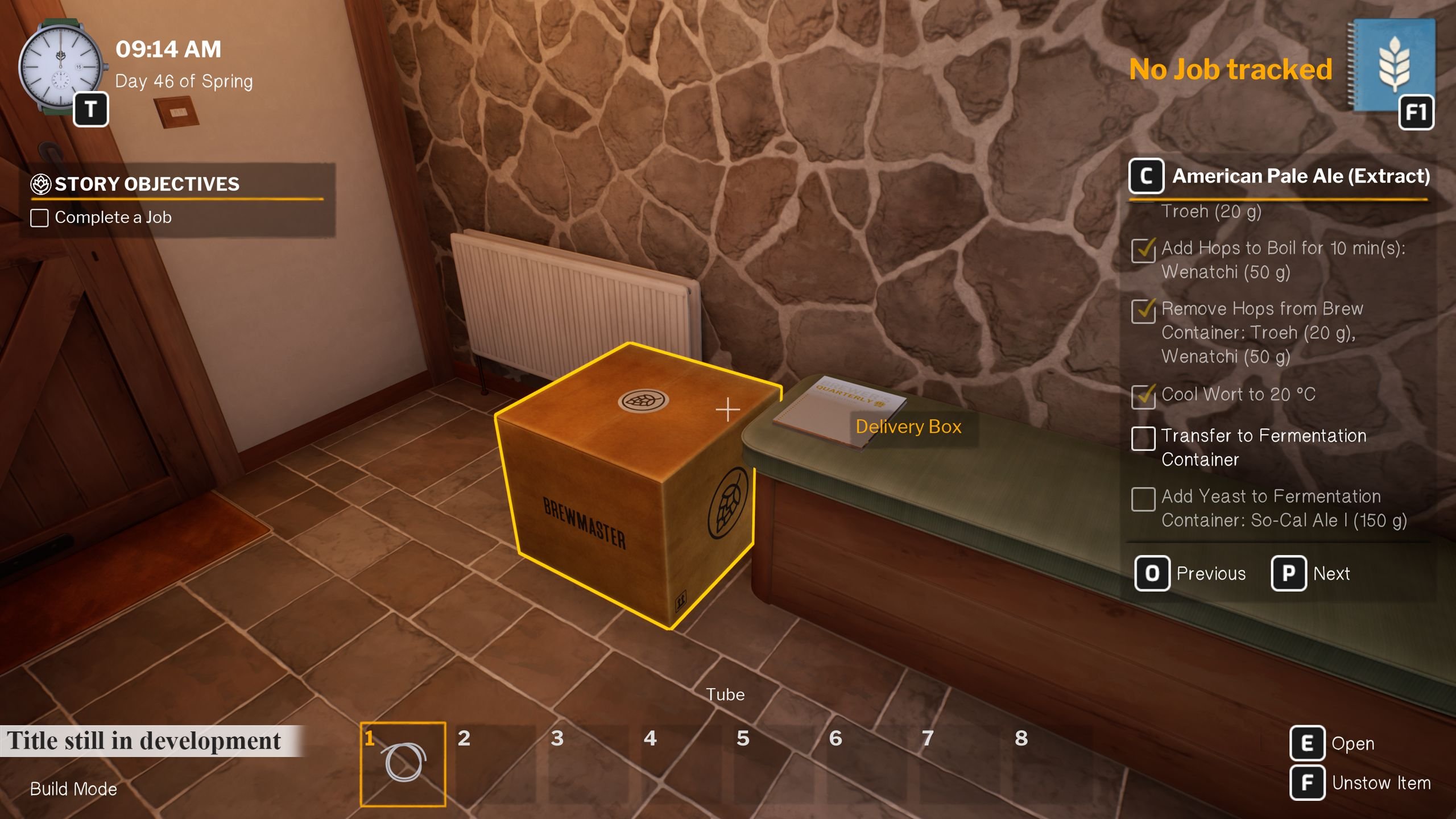Go to Previous recipe with the O button

[1152, 573]
